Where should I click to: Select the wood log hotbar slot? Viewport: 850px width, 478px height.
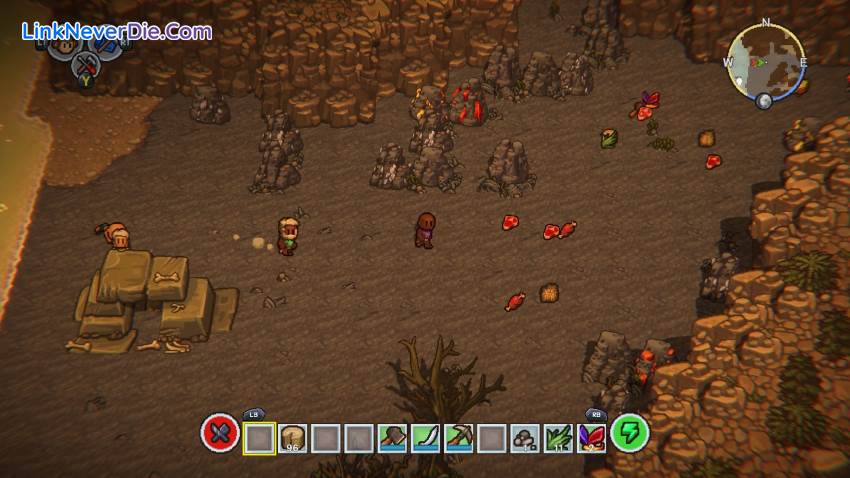[293, 437]
